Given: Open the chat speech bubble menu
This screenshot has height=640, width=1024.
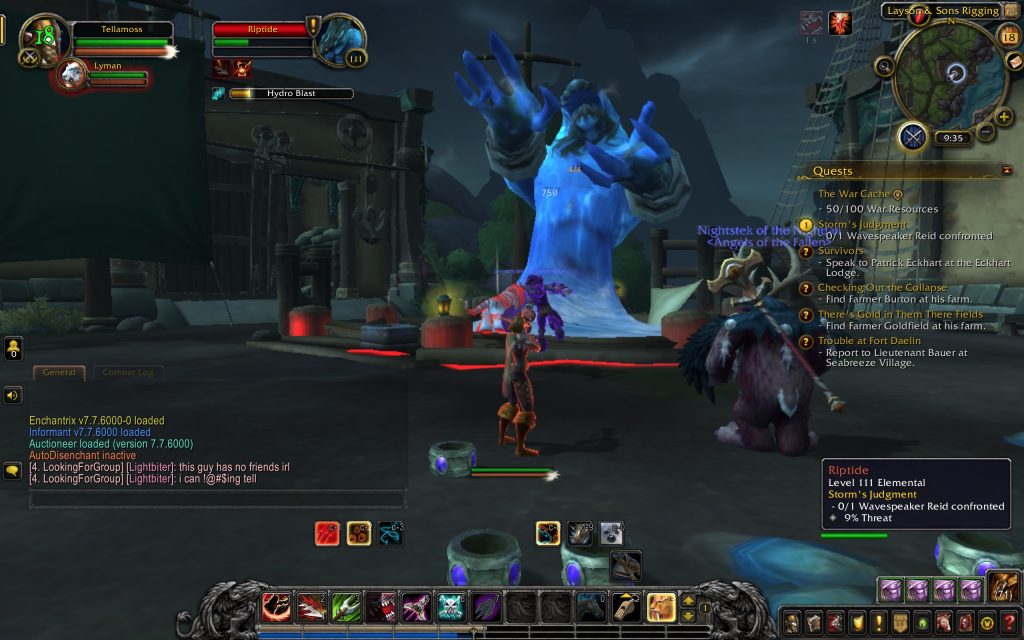Looking at the screenshot, I should [13, 469].
